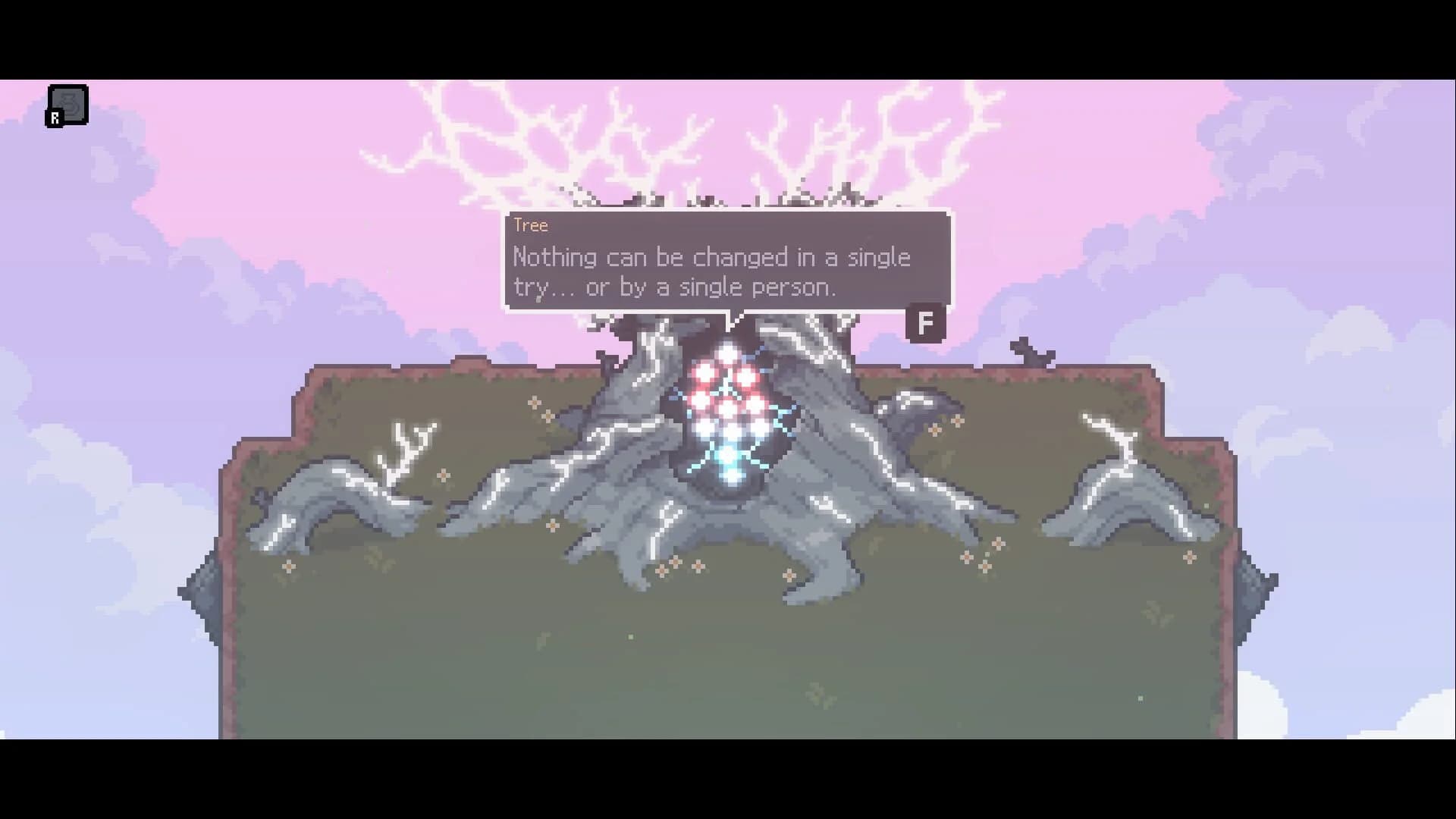Click the leftmost white orb in the orb cluster
This screenshot has height=819, width=1456.
click(704, 428)
